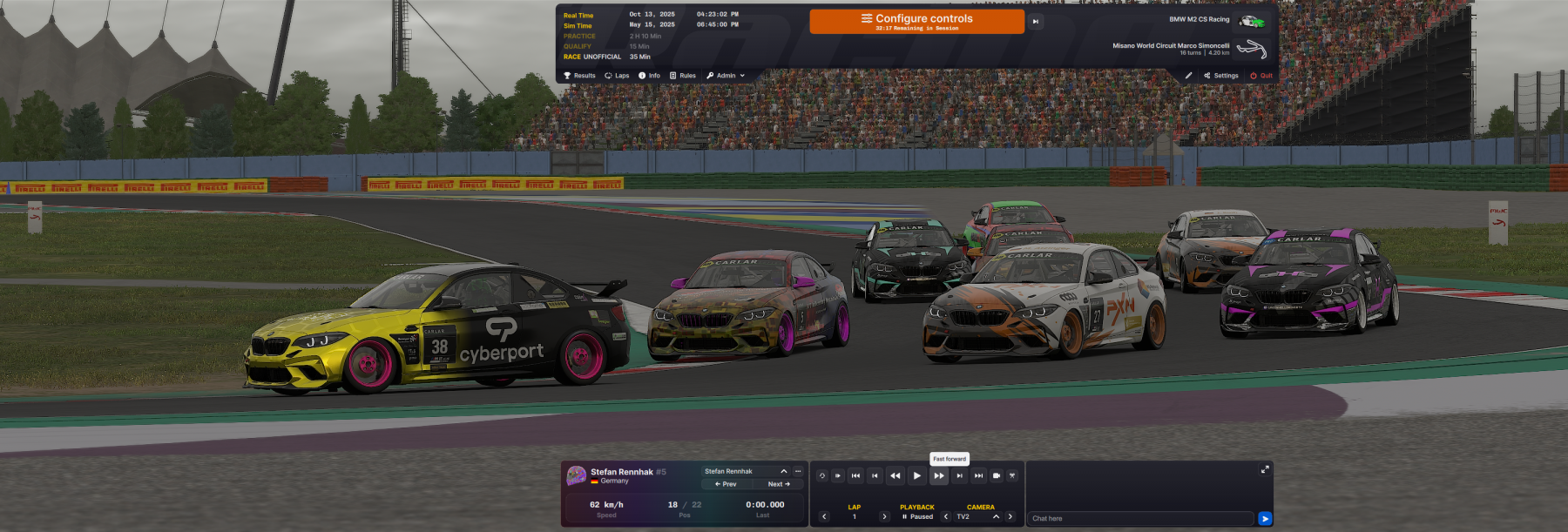Screen dimensions: 1568x532
Task: Play the replay
Action: (916, 475)
